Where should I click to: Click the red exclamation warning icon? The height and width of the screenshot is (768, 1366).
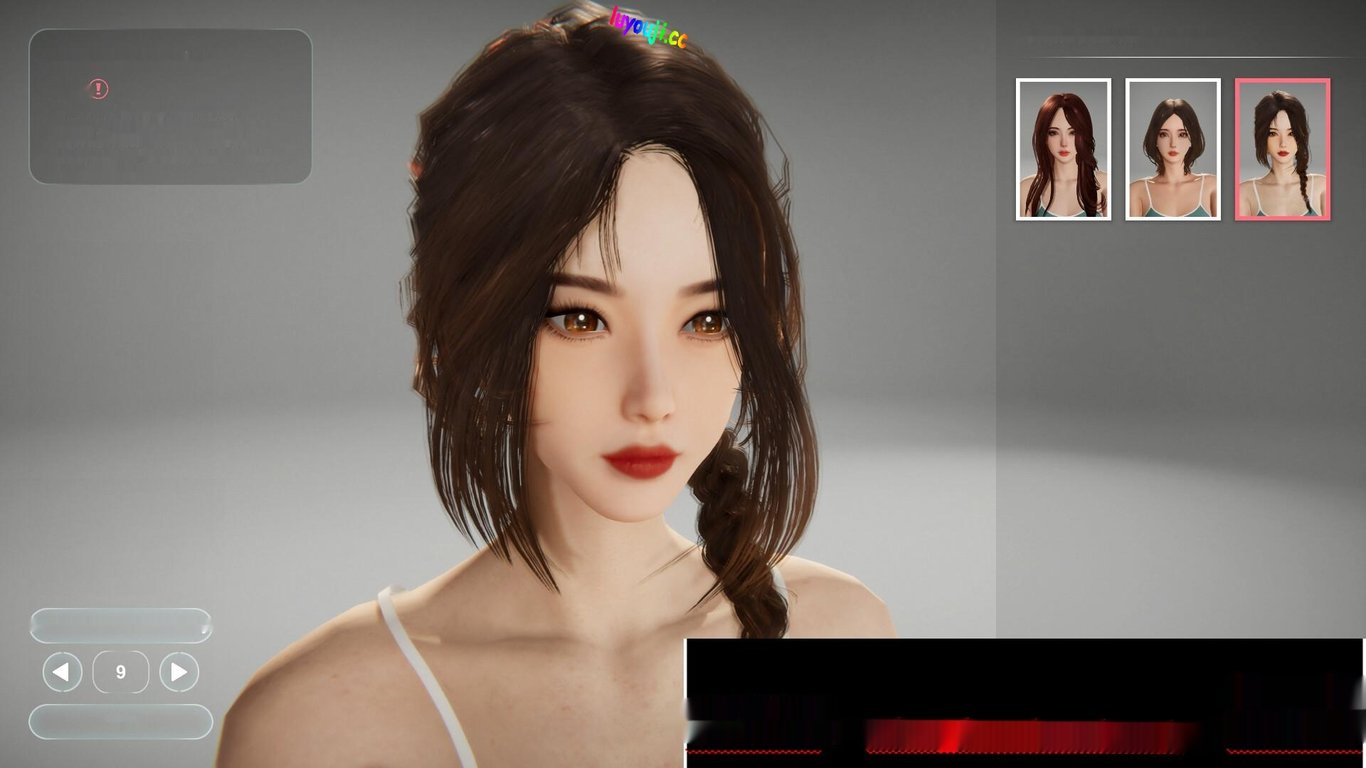pos(97,89)
